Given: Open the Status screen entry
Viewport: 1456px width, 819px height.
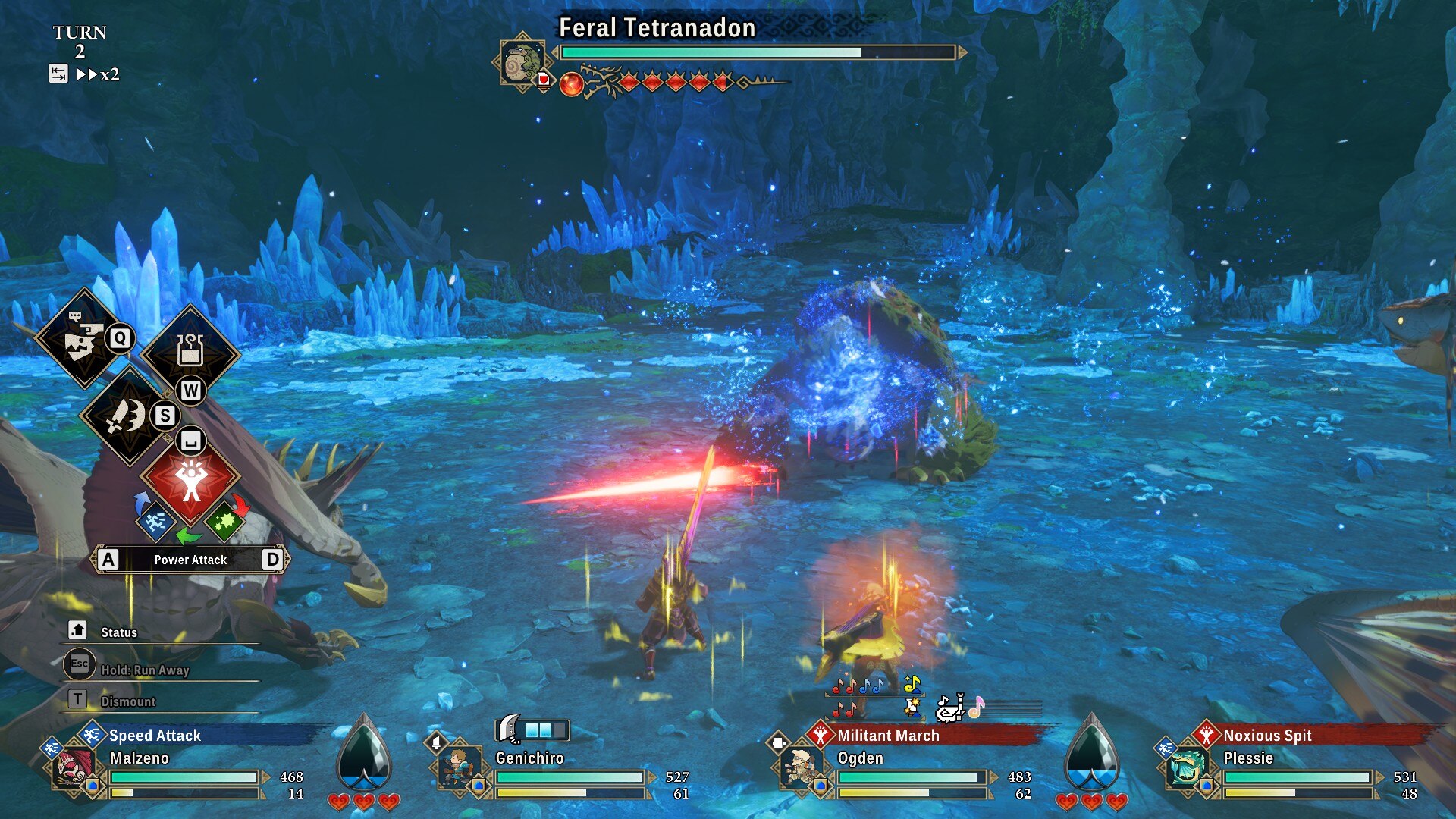Looking at the screenshot, I should pyautogui.click(x=119, y=632).
